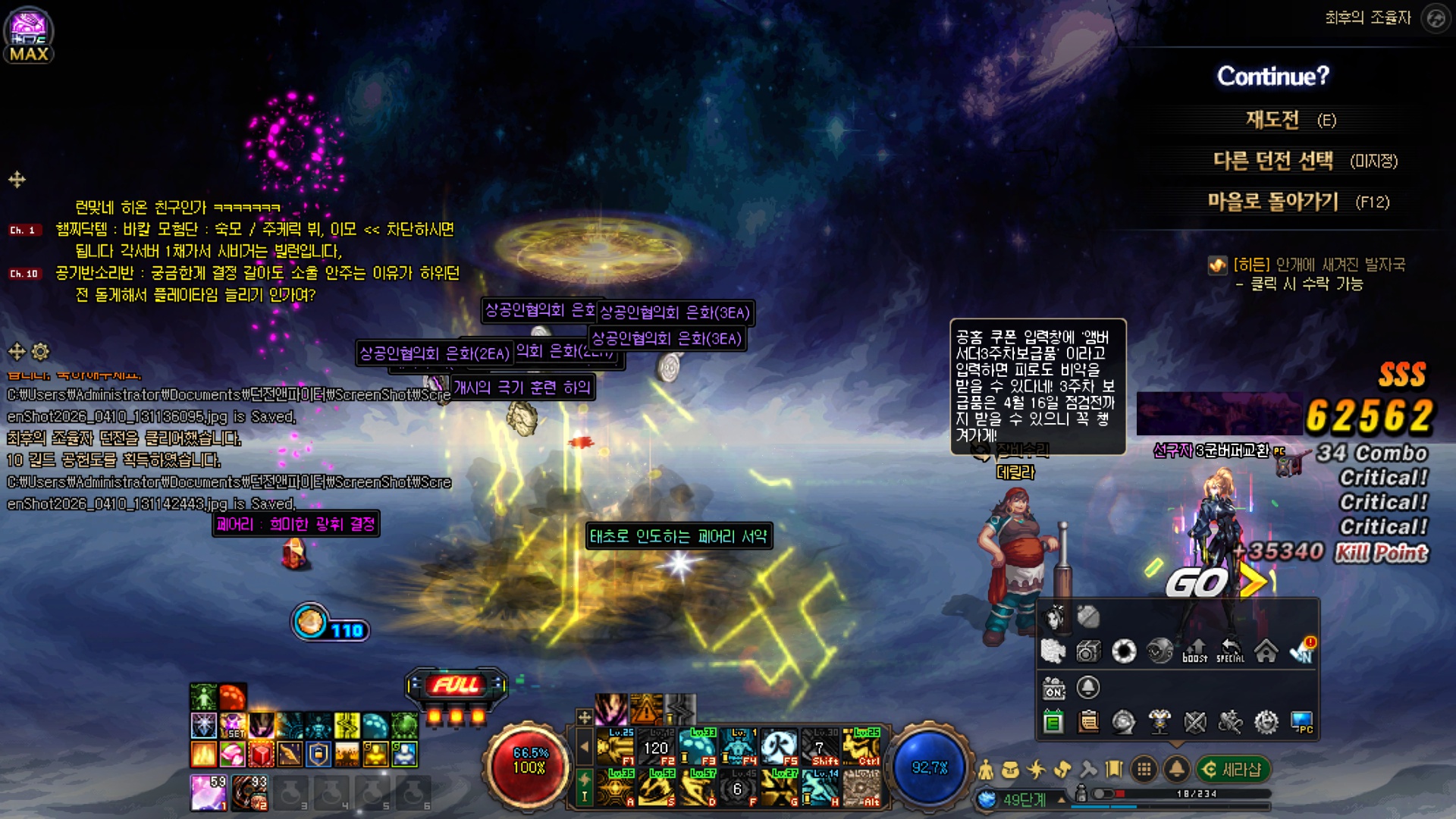Open the green calendar event icon

coord(1053,722)
